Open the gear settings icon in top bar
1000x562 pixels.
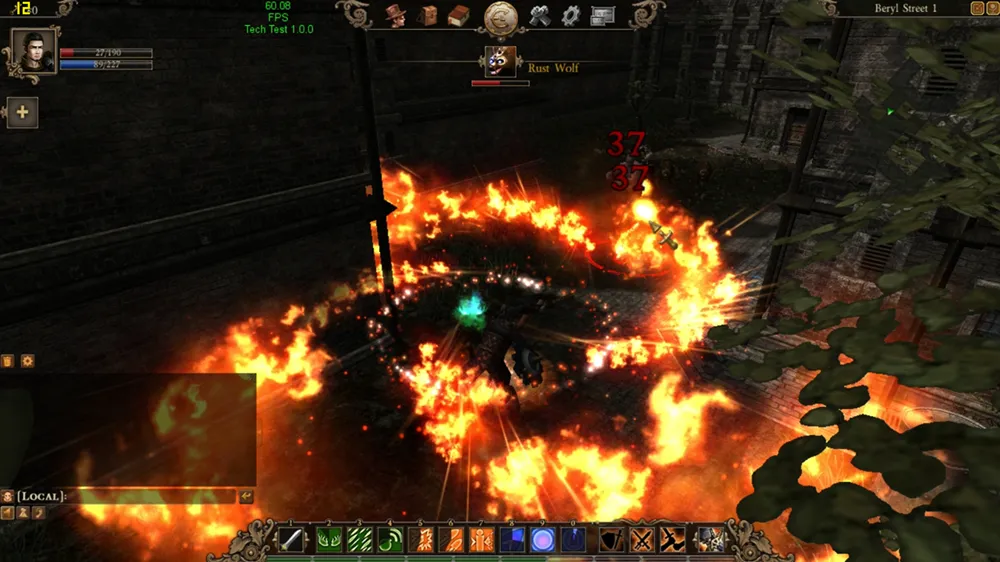tap(571, 16)
